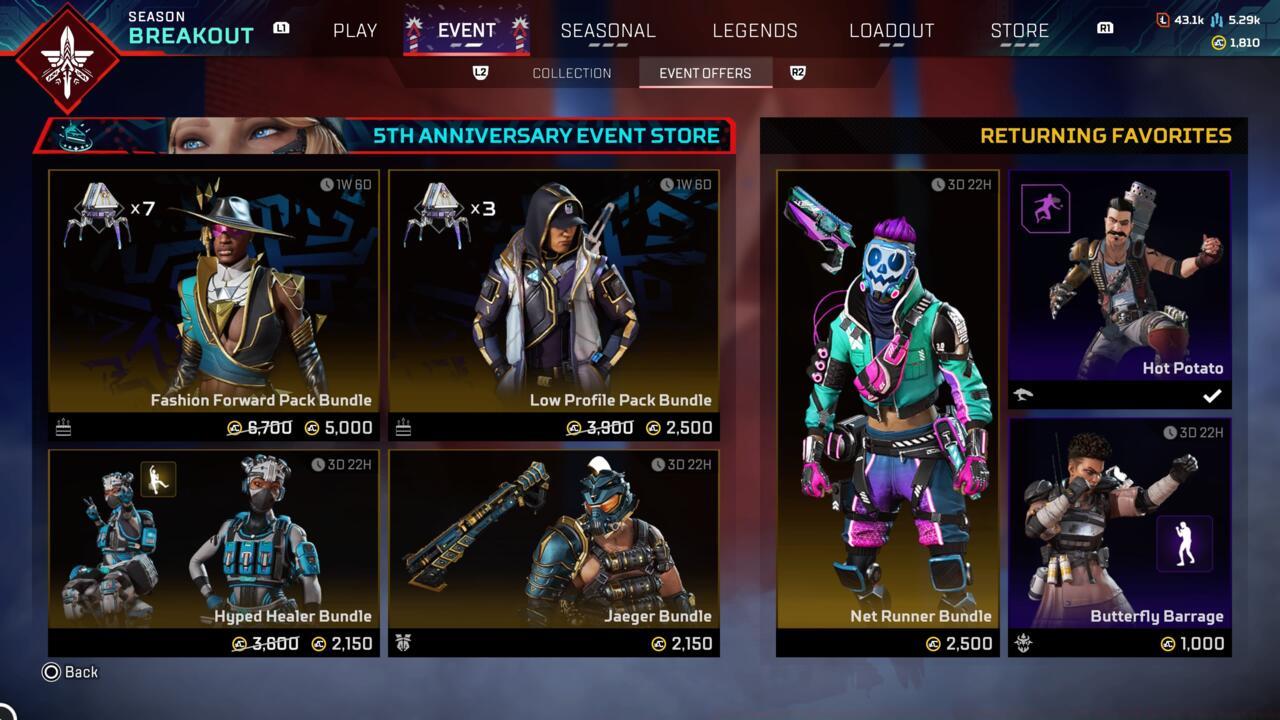The width and height of the screenshot is (1280, 720).
Task: Select the EVENT OFFERS tab
Action: pos(705,72)
